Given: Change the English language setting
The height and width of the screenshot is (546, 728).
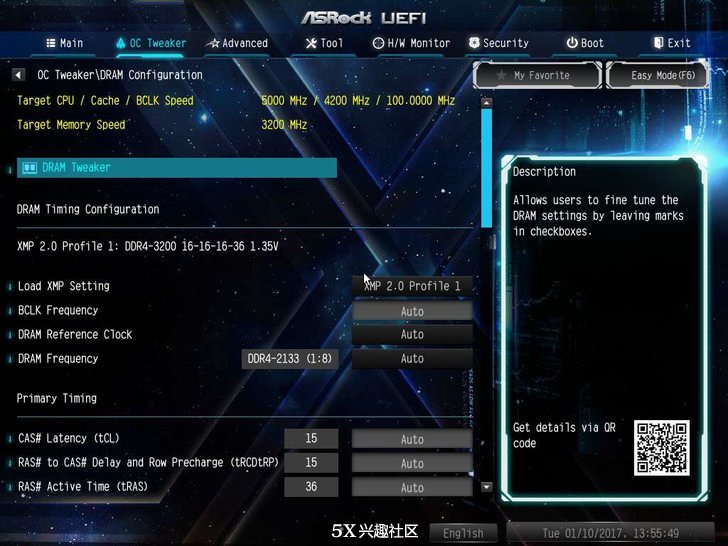Looking at the screenshot, I should point(463,533).
